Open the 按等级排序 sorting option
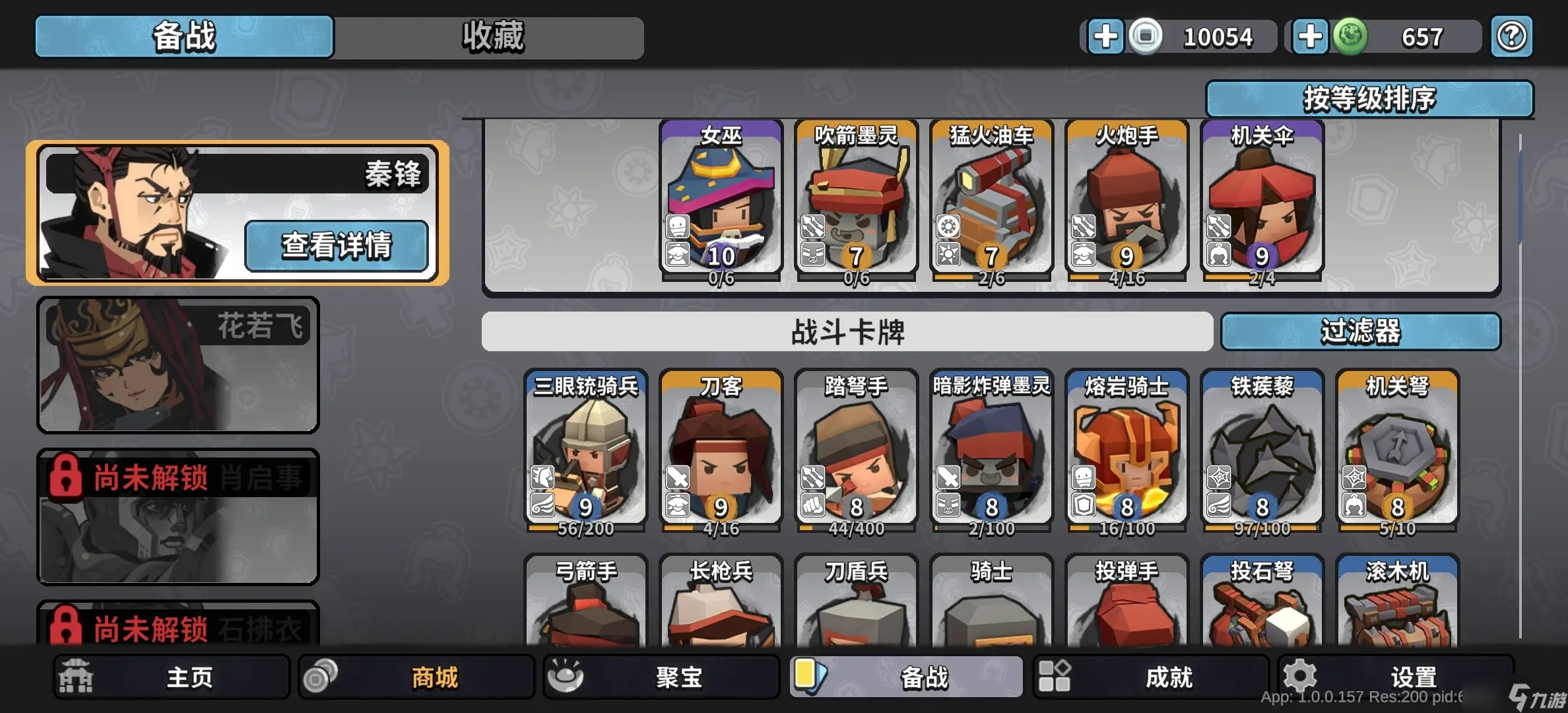 coord(1370,98)
